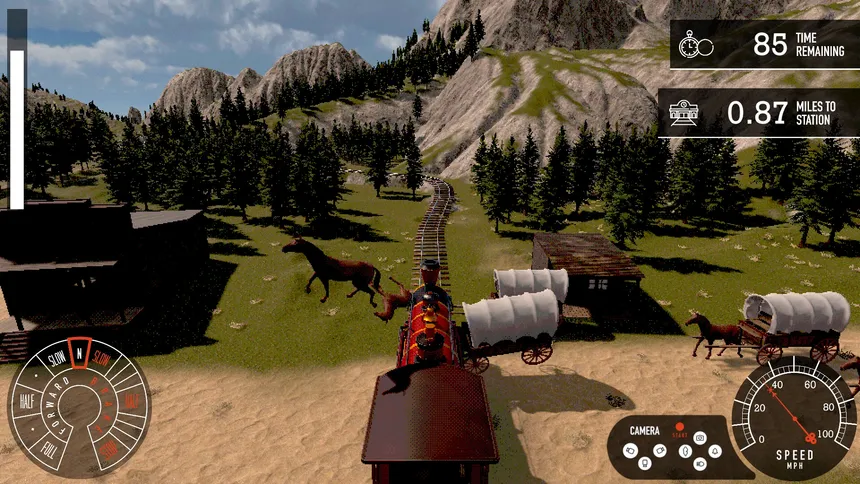Set the throttle to neutral N
860x484 pixels.
click(78, 352)
